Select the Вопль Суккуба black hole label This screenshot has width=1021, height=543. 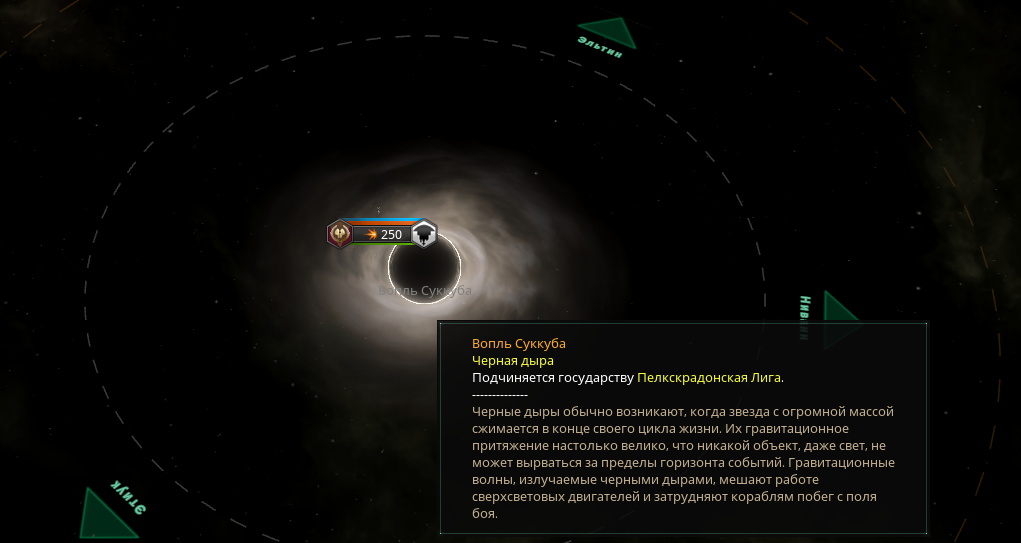pyautogui.click(x=424, y=291)
